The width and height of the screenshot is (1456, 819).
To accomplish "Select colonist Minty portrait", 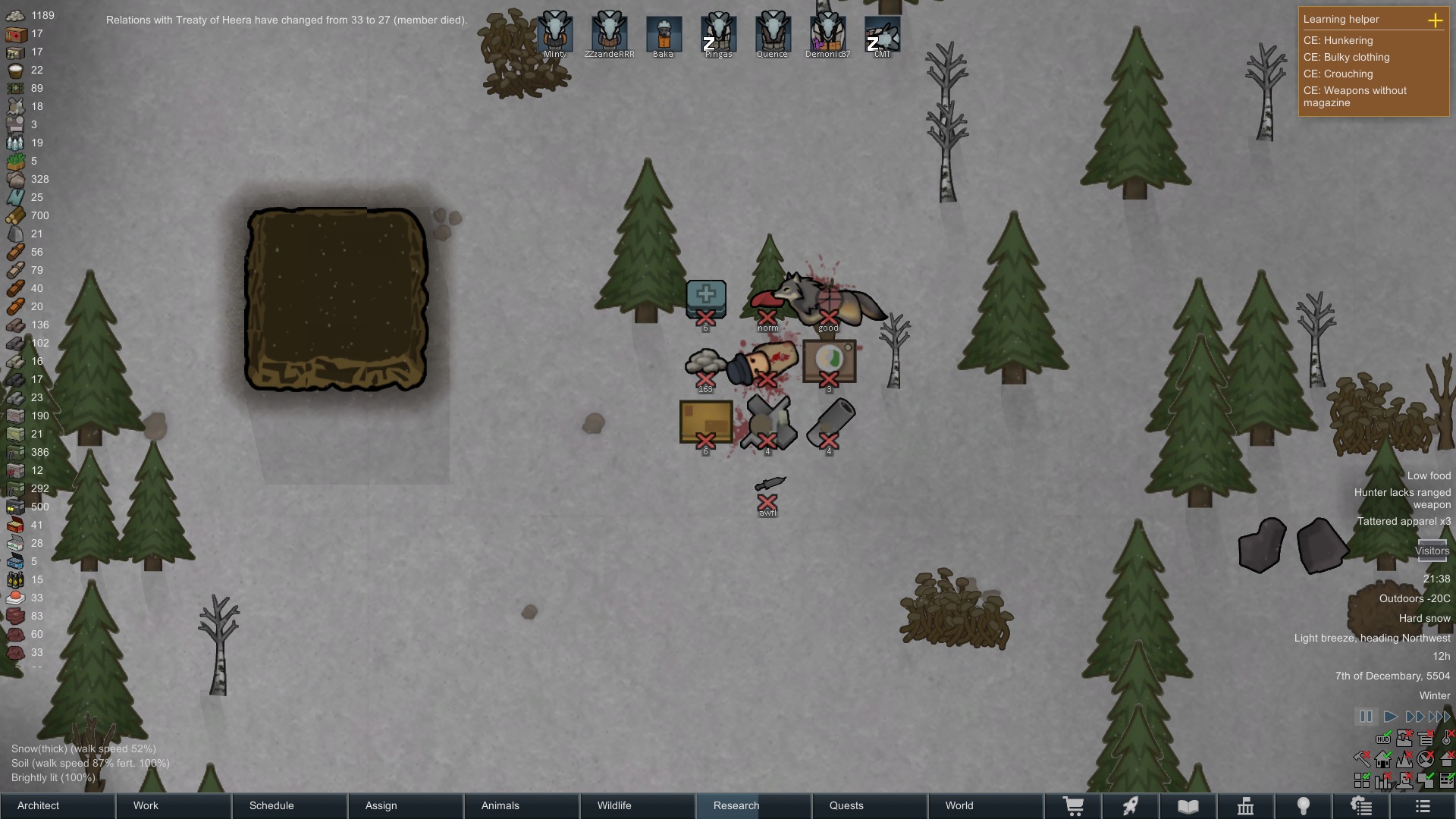I will point(555,33).
